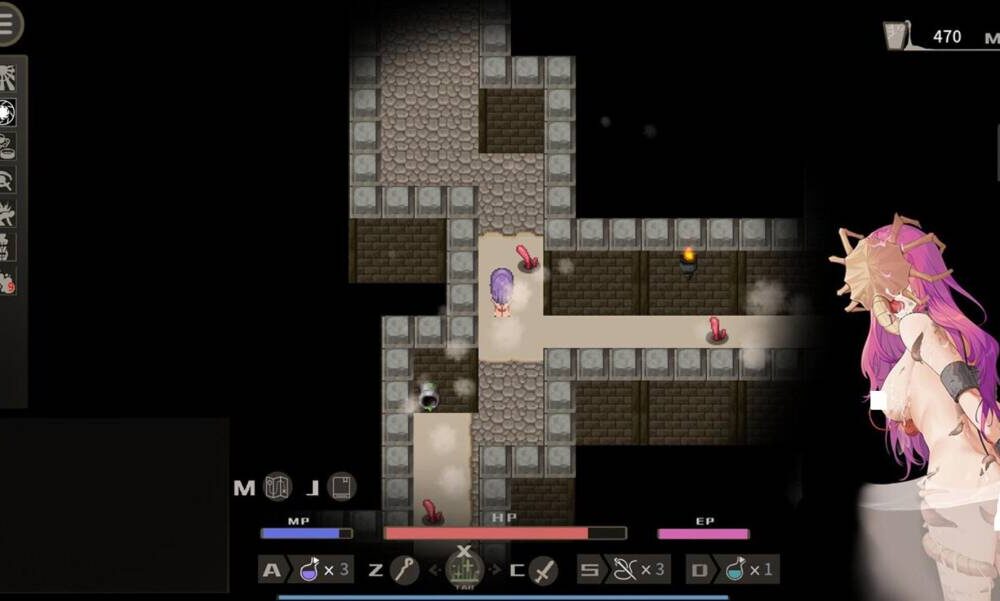Select the staff weapon slot
Viewport: 1000px width, 601px height.
[x=404, y=570]
